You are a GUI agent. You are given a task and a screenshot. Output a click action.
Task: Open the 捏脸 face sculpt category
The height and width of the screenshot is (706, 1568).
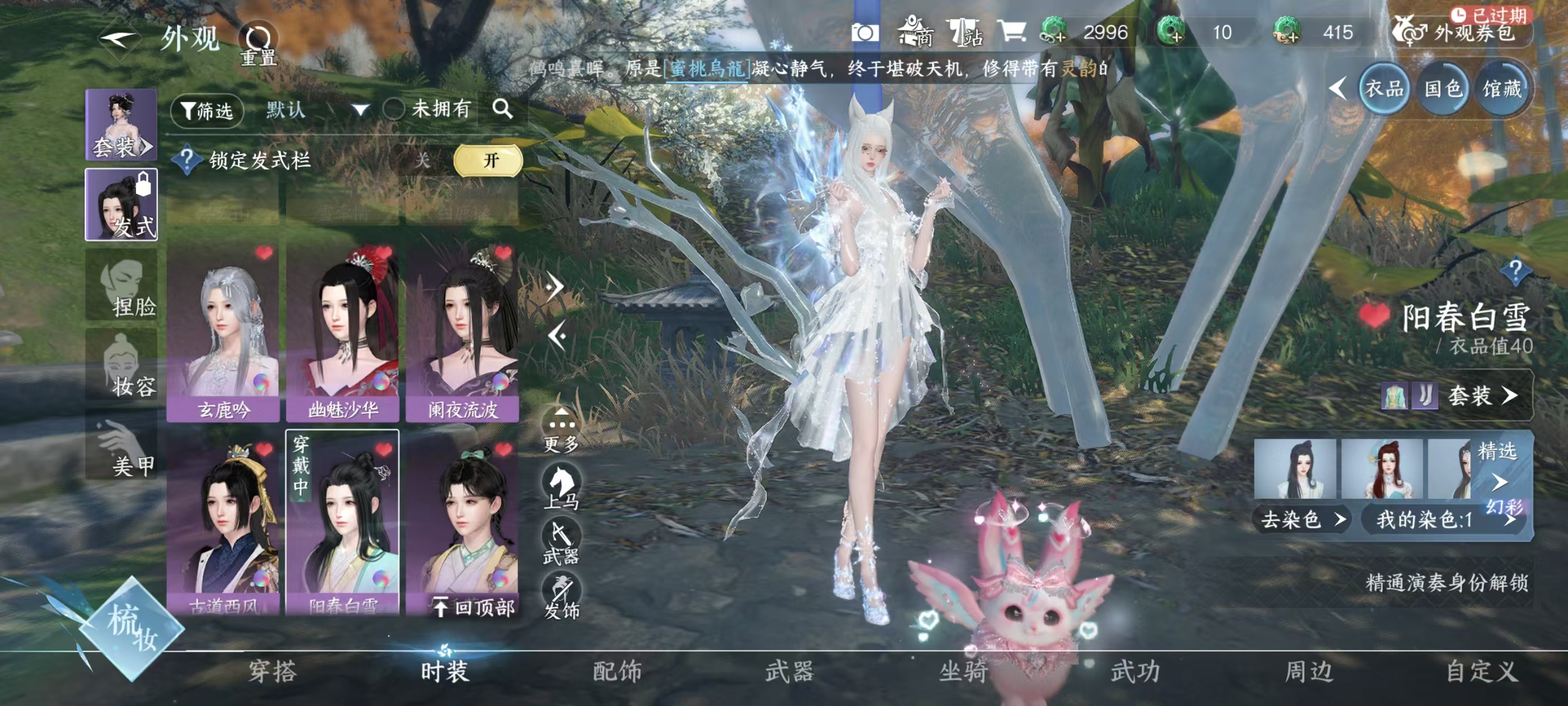pos(121,286)
